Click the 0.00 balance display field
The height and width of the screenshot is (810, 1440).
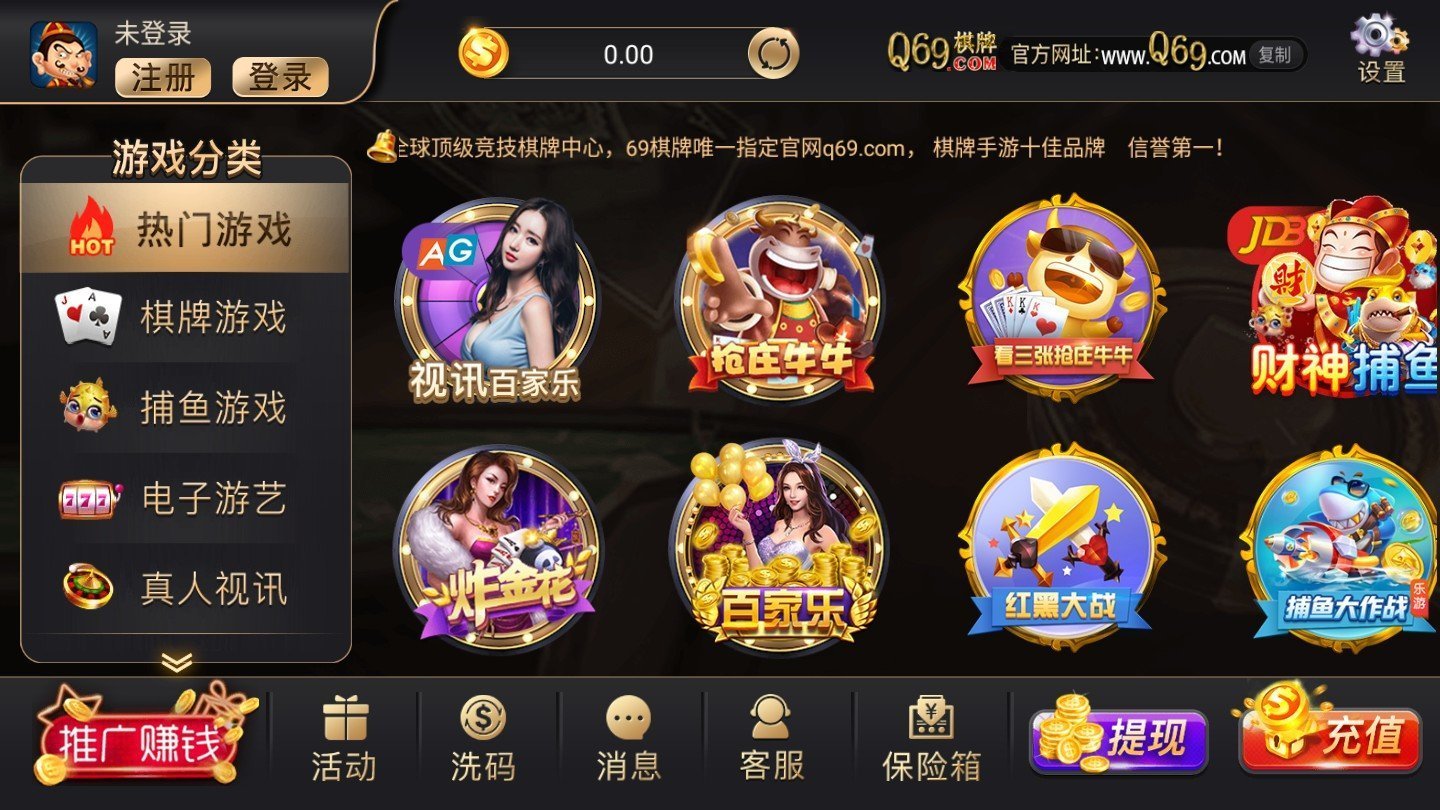[x=630, y=54]
